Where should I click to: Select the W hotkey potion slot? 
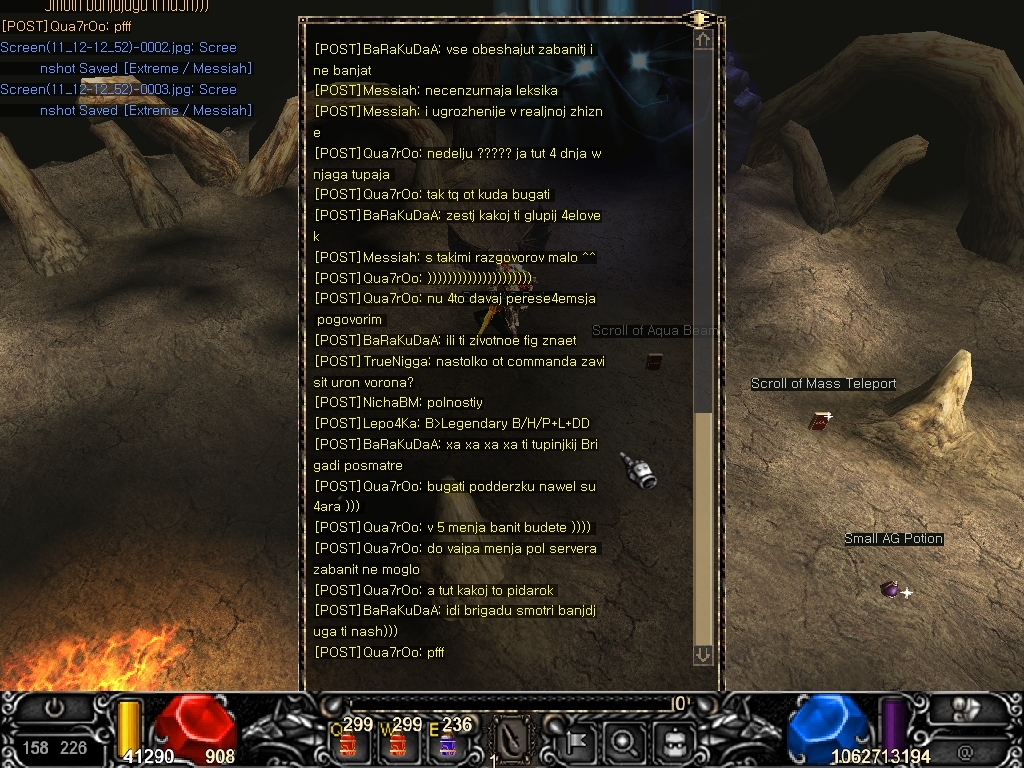pos(399,743)
